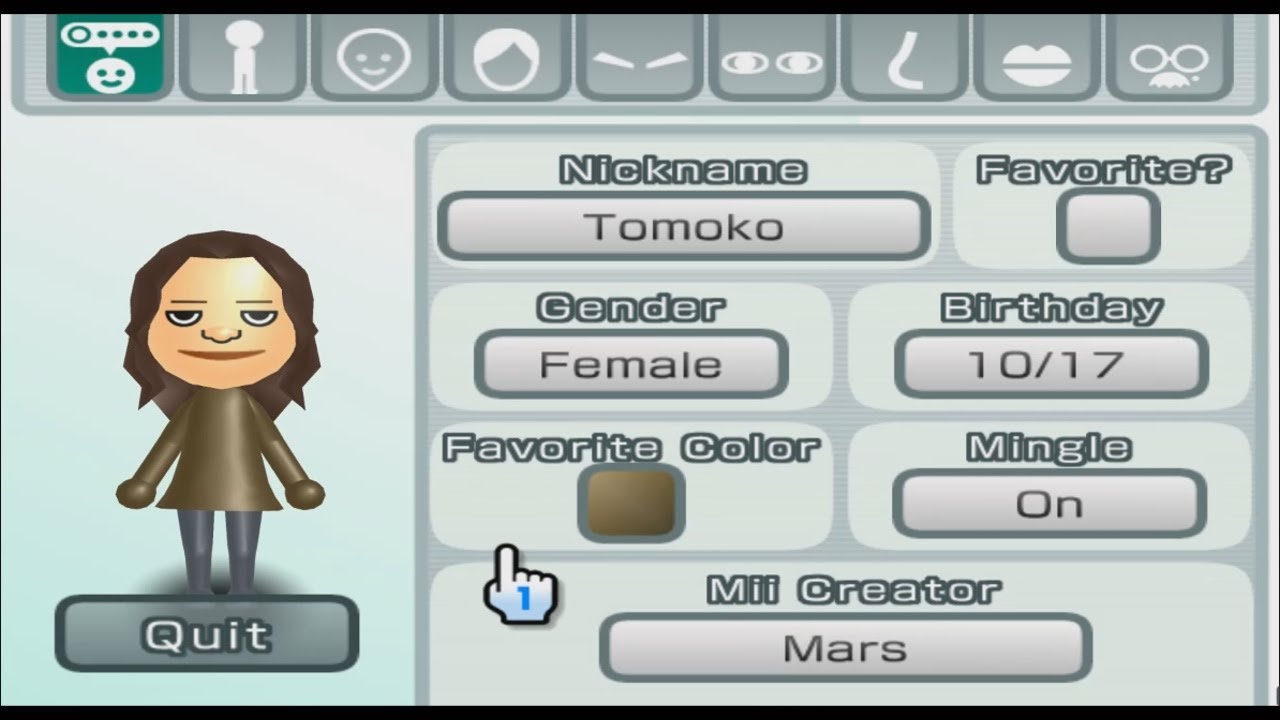Switch to the highlighted profile info tab
Viewport: 1280px width, 720px height.
pyautogui.click(x=110, y=55)
